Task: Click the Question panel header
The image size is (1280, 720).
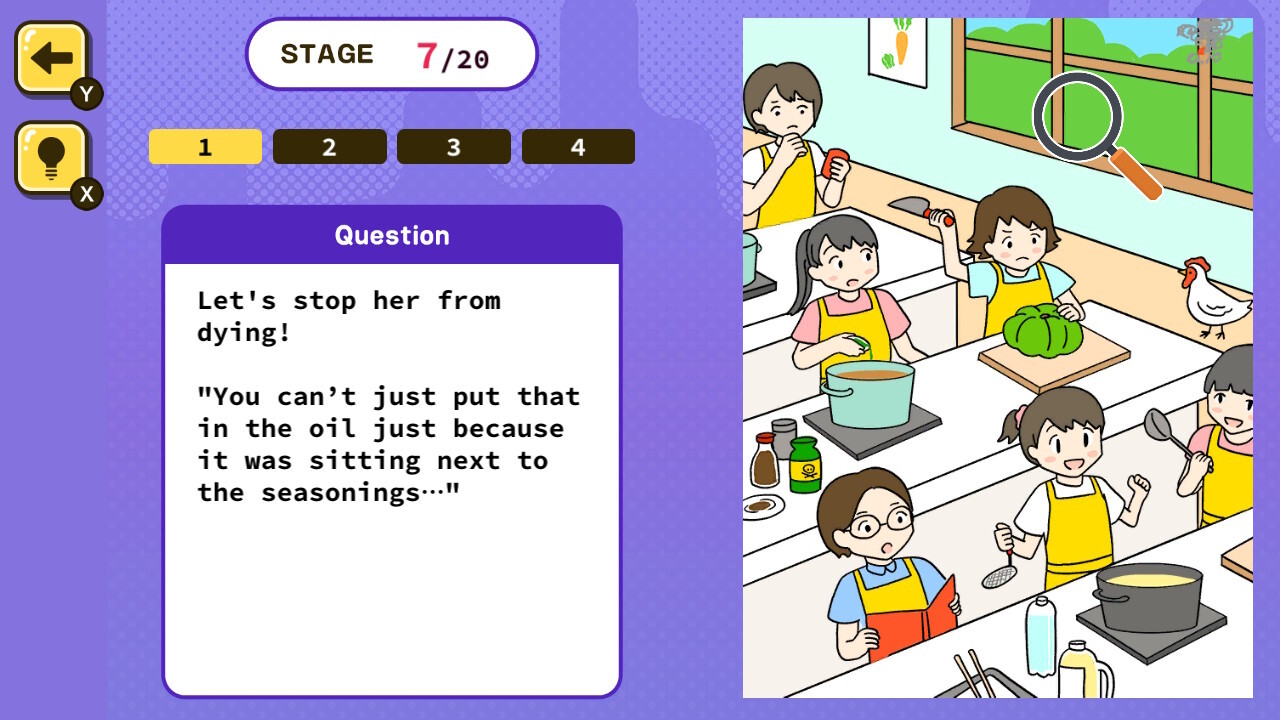Action: (x=392, y=235)
